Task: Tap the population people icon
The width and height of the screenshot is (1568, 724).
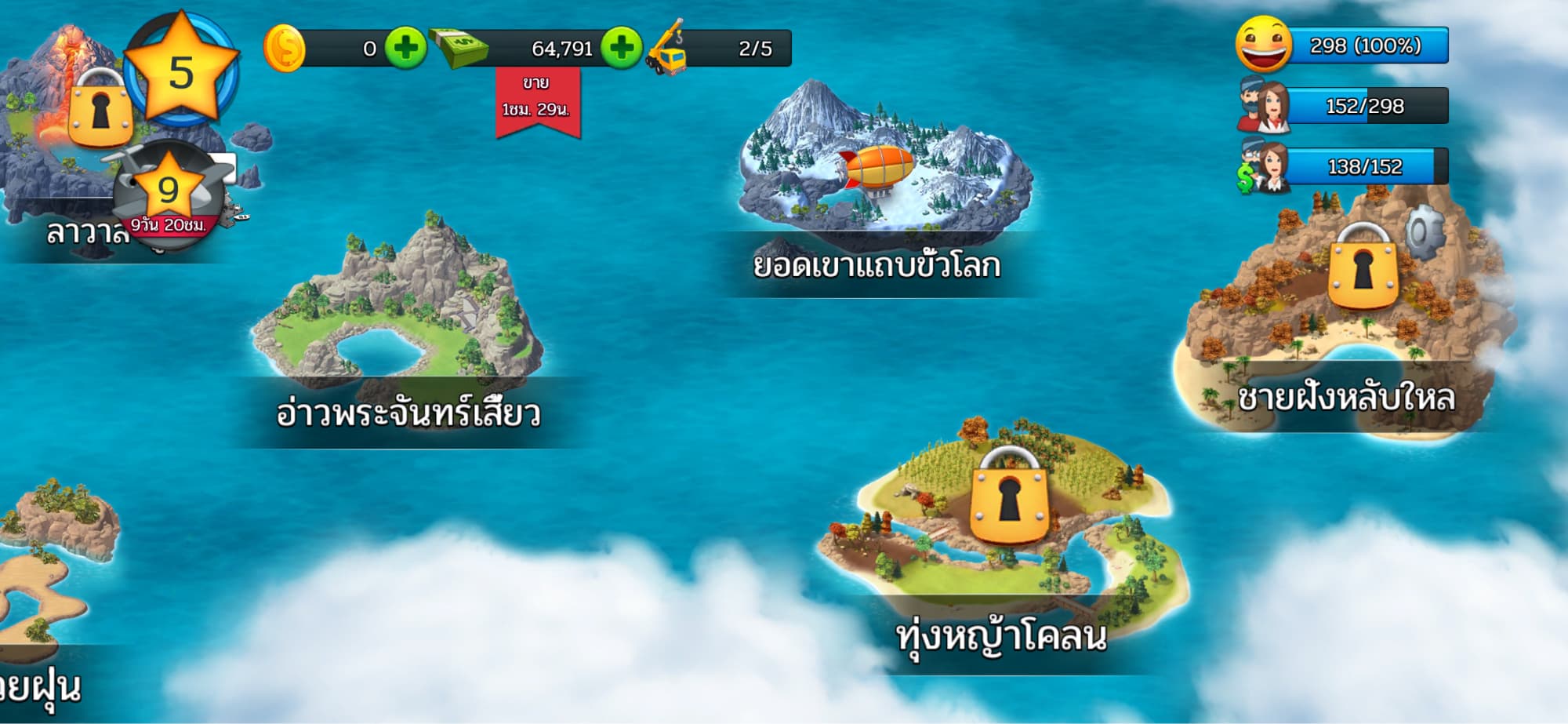Action: click(1263, 106)
